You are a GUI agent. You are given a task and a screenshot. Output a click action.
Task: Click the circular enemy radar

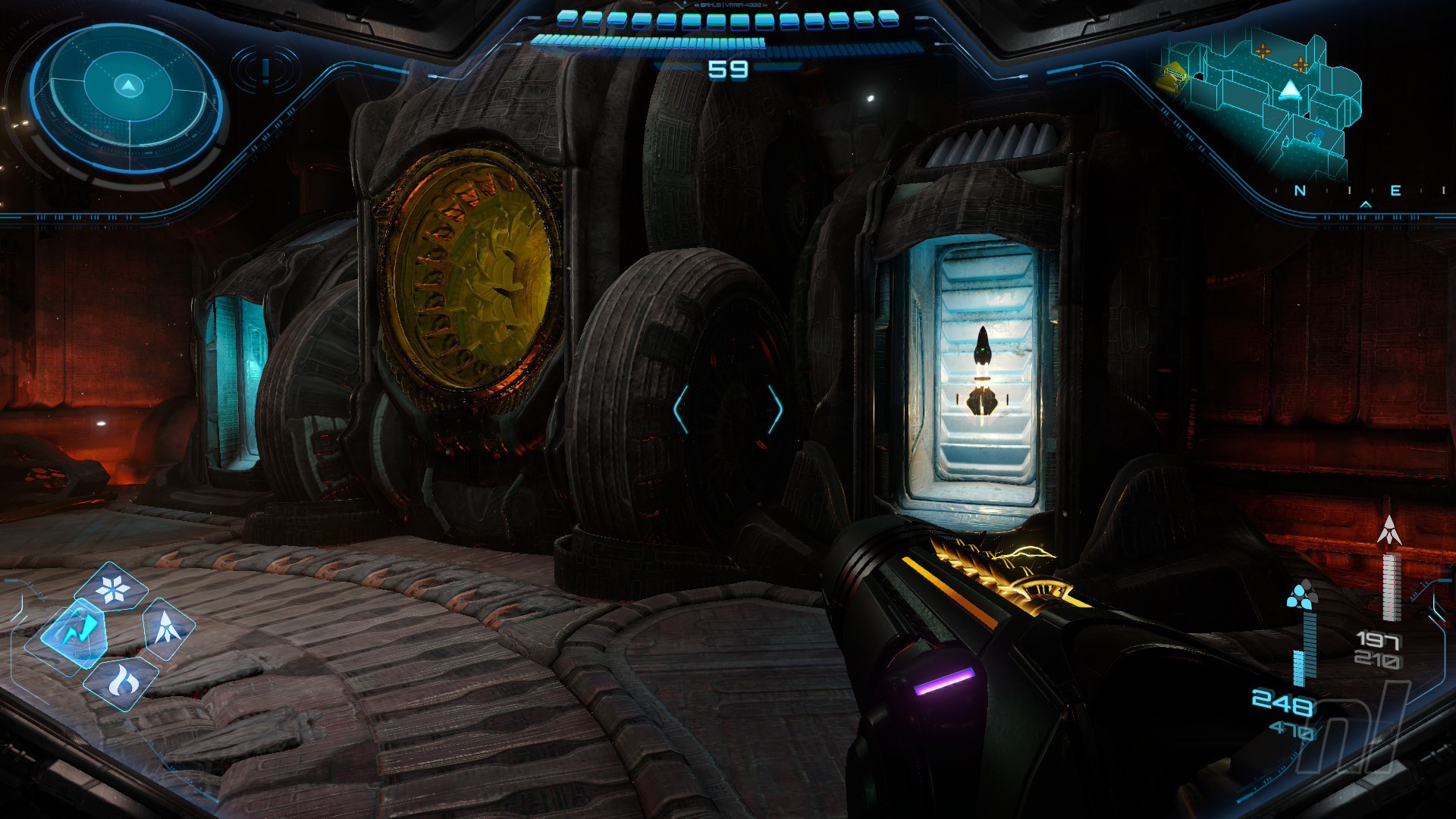(x=127, y=95)
